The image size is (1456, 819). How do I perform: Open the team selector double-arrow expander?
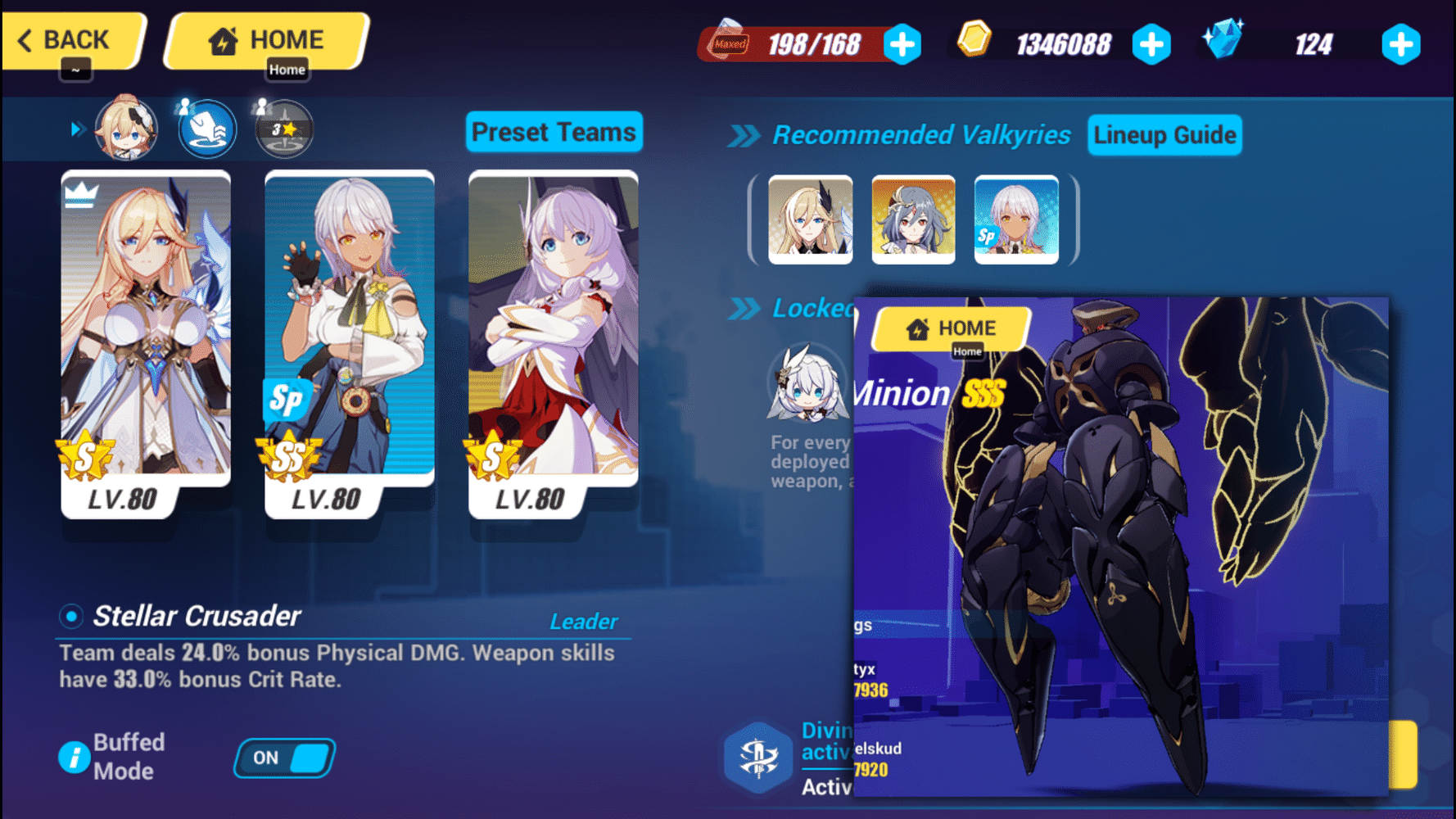[x=79, y=129]
